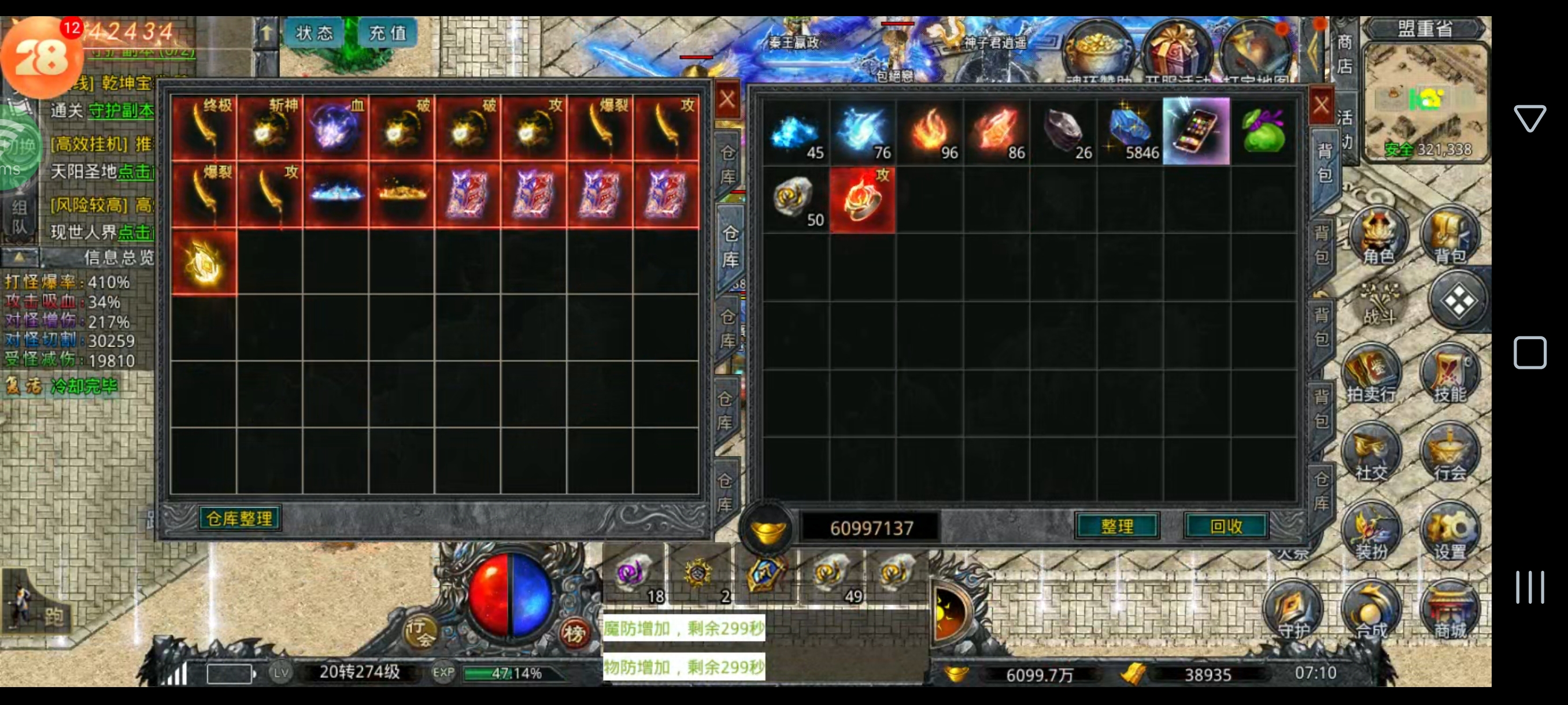The width and height of the screenshot is (1568, 705).
Task: Open the 状态 status panel
Action: point(314,33)
